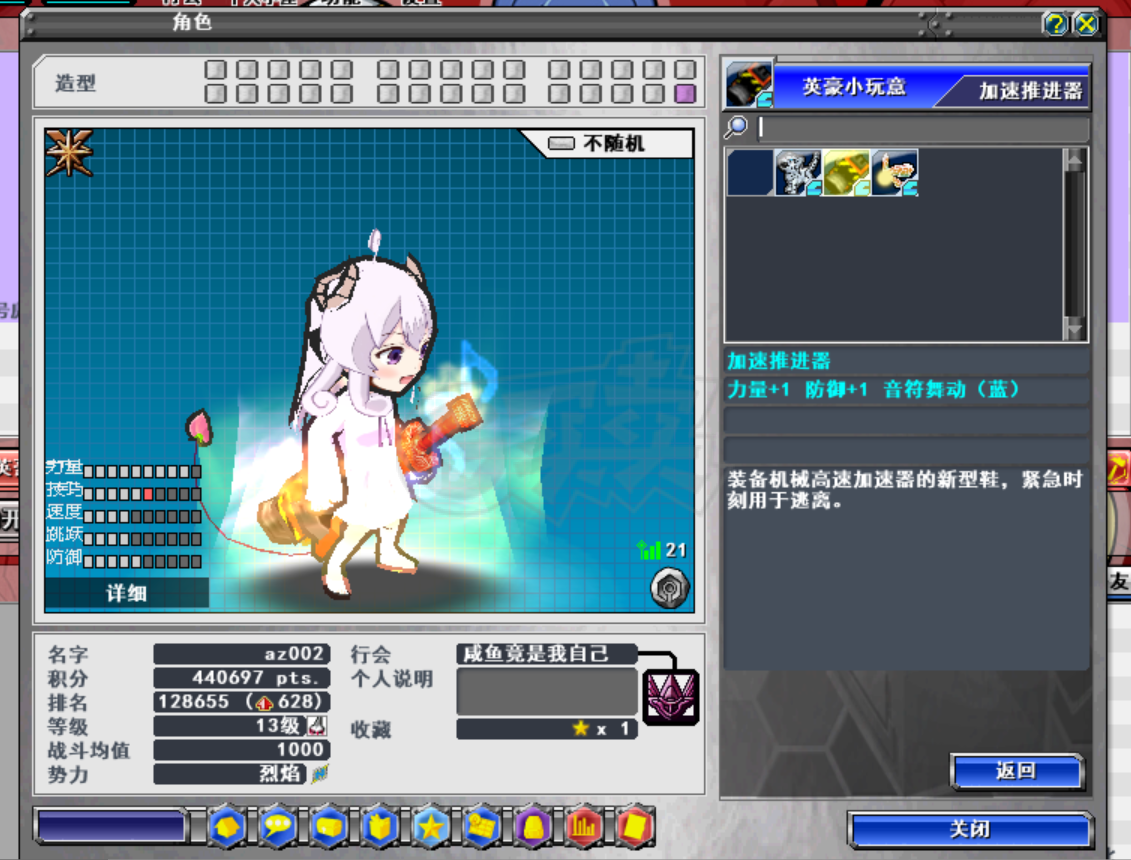Click the star icon in the toolbar
1131x860 pixels.
click(x=431, y=827)
